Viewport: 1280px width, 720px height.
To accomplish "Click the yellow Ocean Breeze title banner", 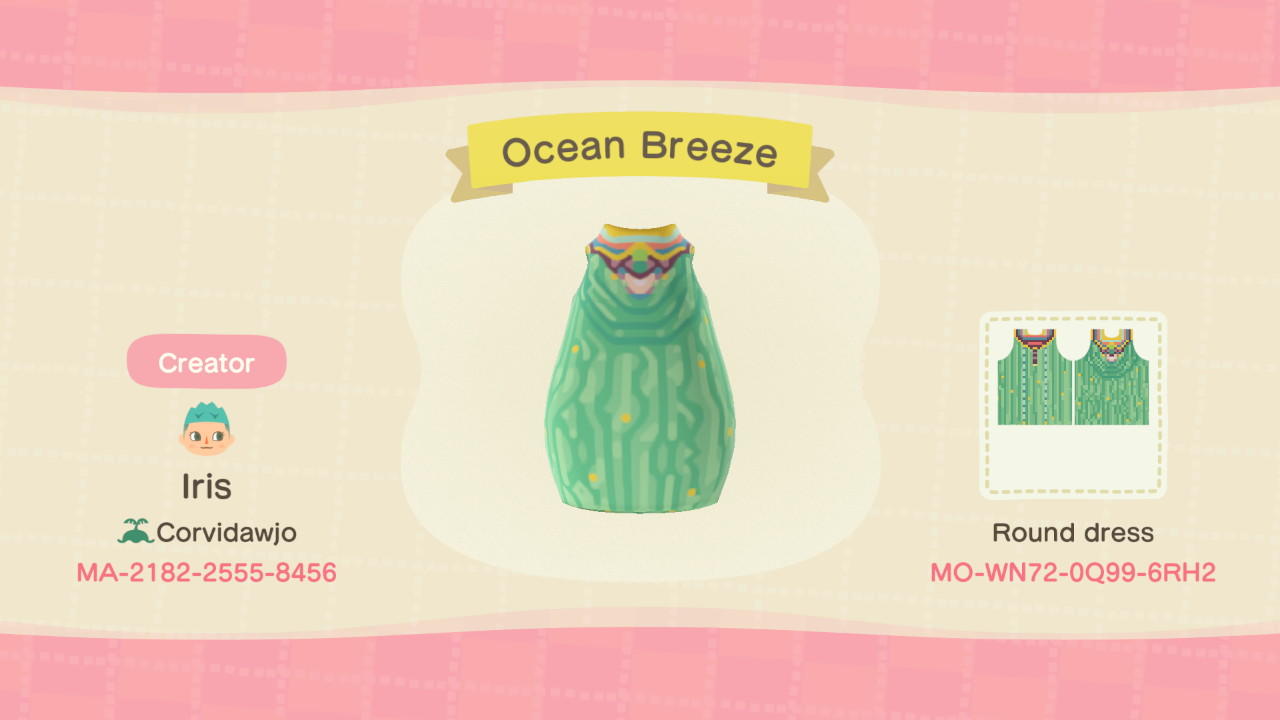I will pos(640,148).
